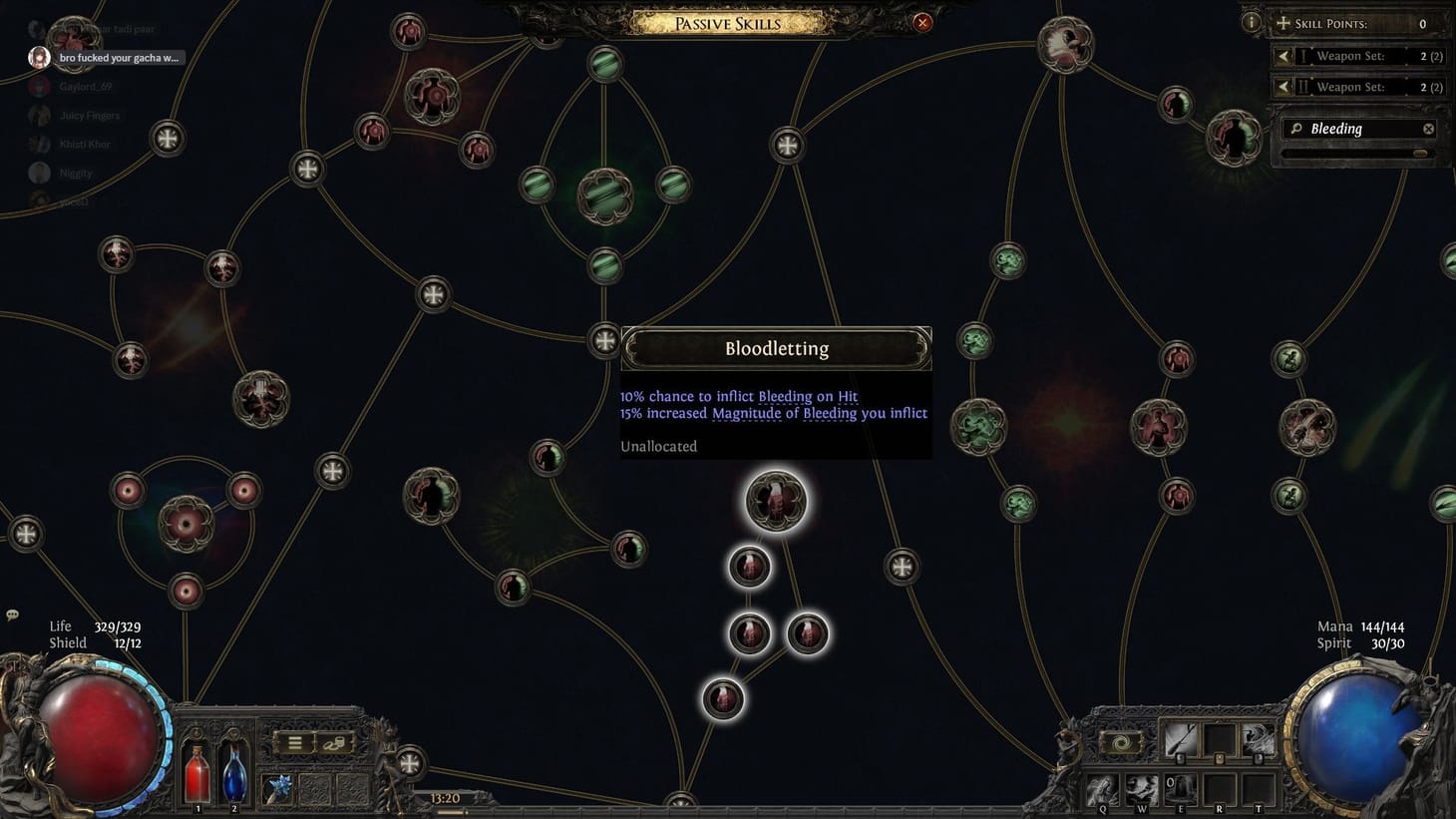The width and height of the screenshot is (1456, 819).
Task: Select the staff weapon swap icon
Action: coord(1181,739)
